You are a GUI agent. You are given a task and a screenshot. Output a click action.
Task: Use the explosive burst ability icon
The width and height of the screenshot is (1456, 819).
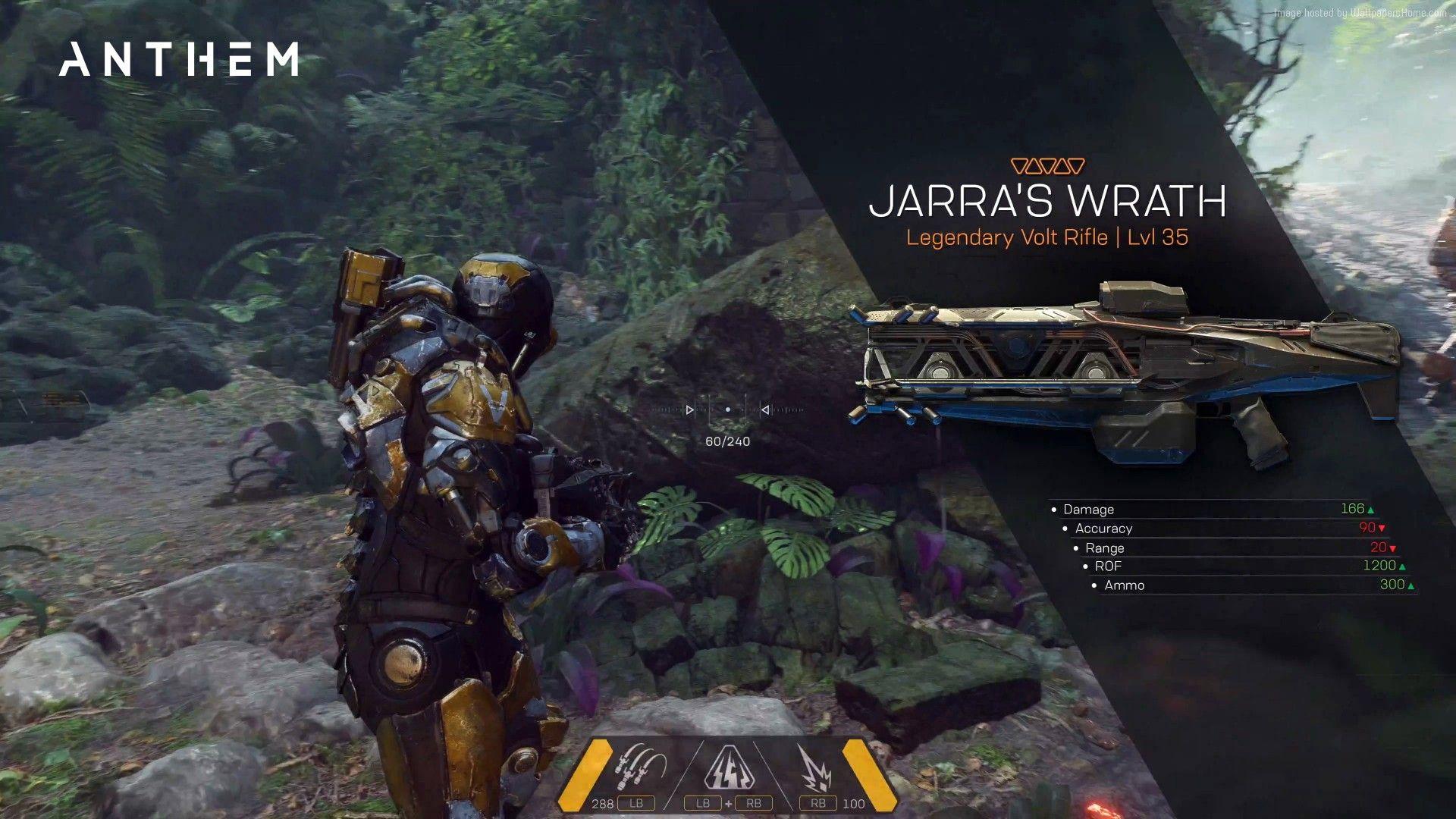[x=815, y=770]
